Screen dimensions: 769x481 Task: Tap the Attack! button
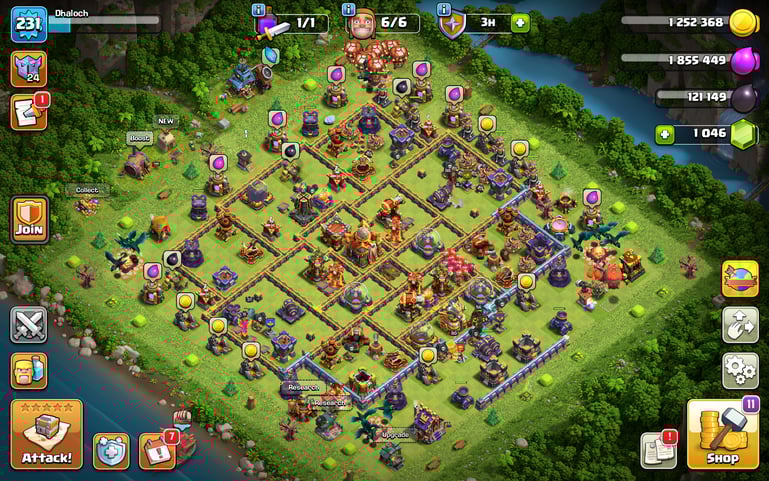pos(46,435)
